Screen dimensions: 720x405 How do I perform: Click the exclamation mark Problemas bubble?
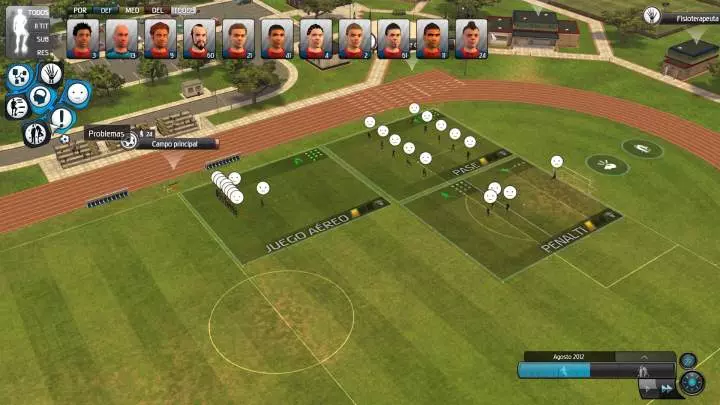pos(62,118)
